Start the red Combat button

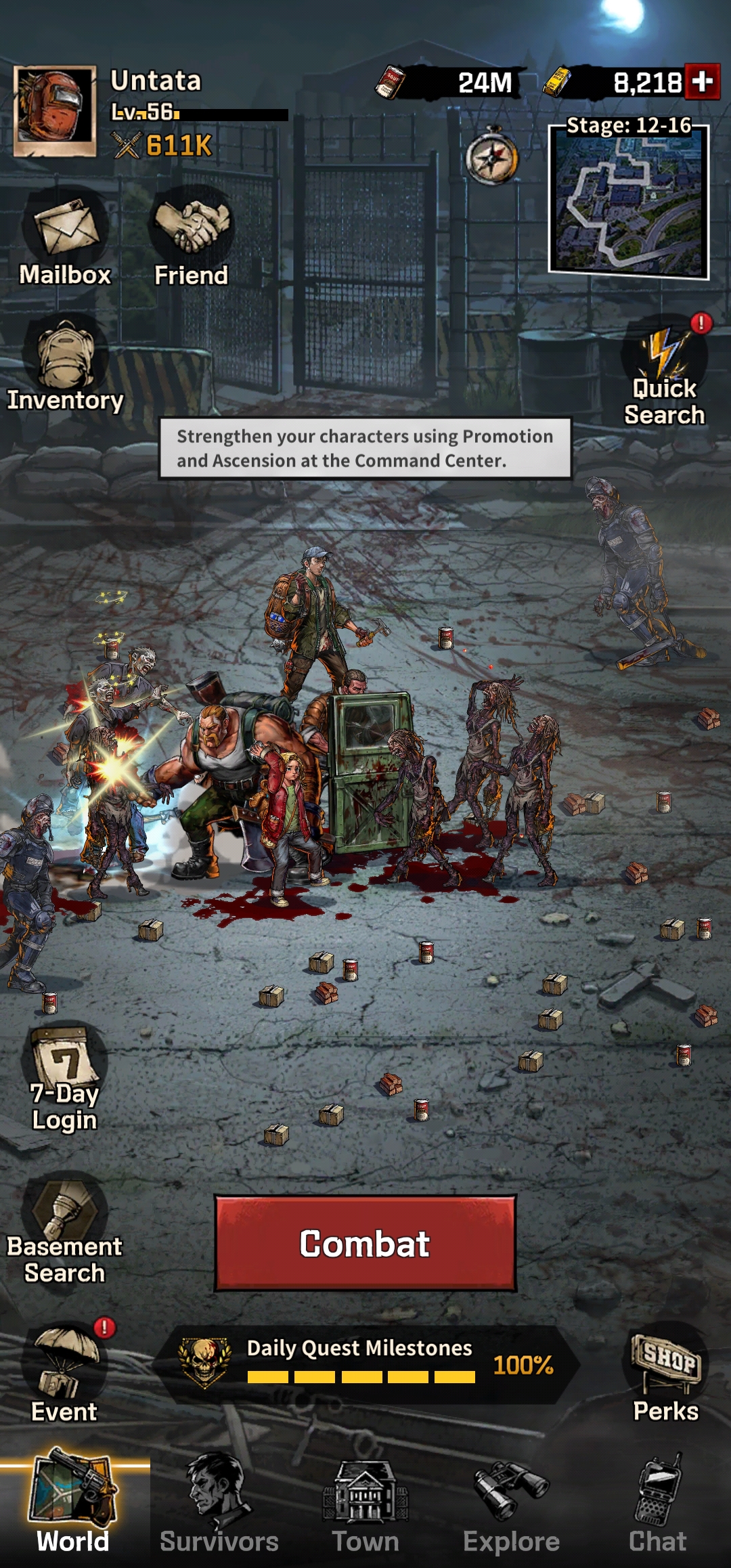[x=365, y=1243]
